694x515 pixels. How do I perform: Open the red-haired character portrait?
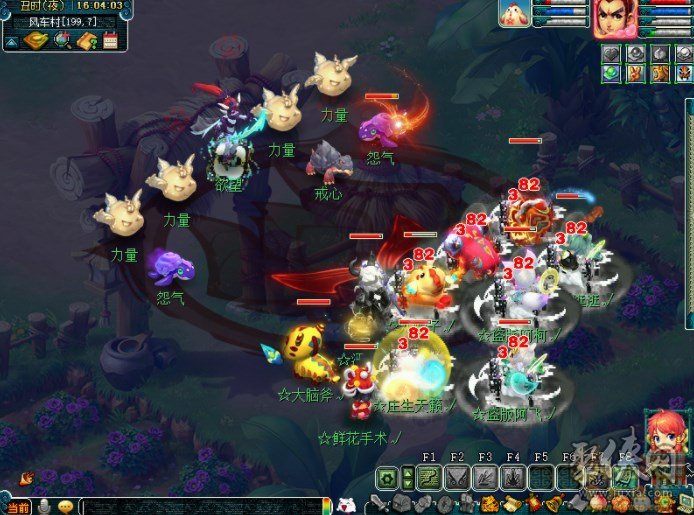[x=612, y=17]
